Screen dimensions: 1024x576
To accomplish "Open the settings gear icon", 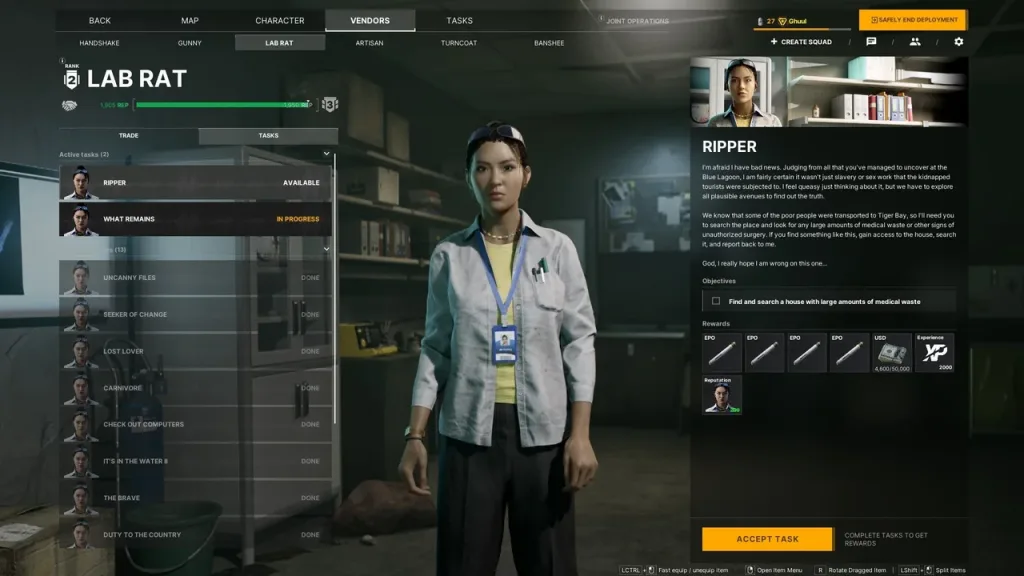I will [959, 42].
